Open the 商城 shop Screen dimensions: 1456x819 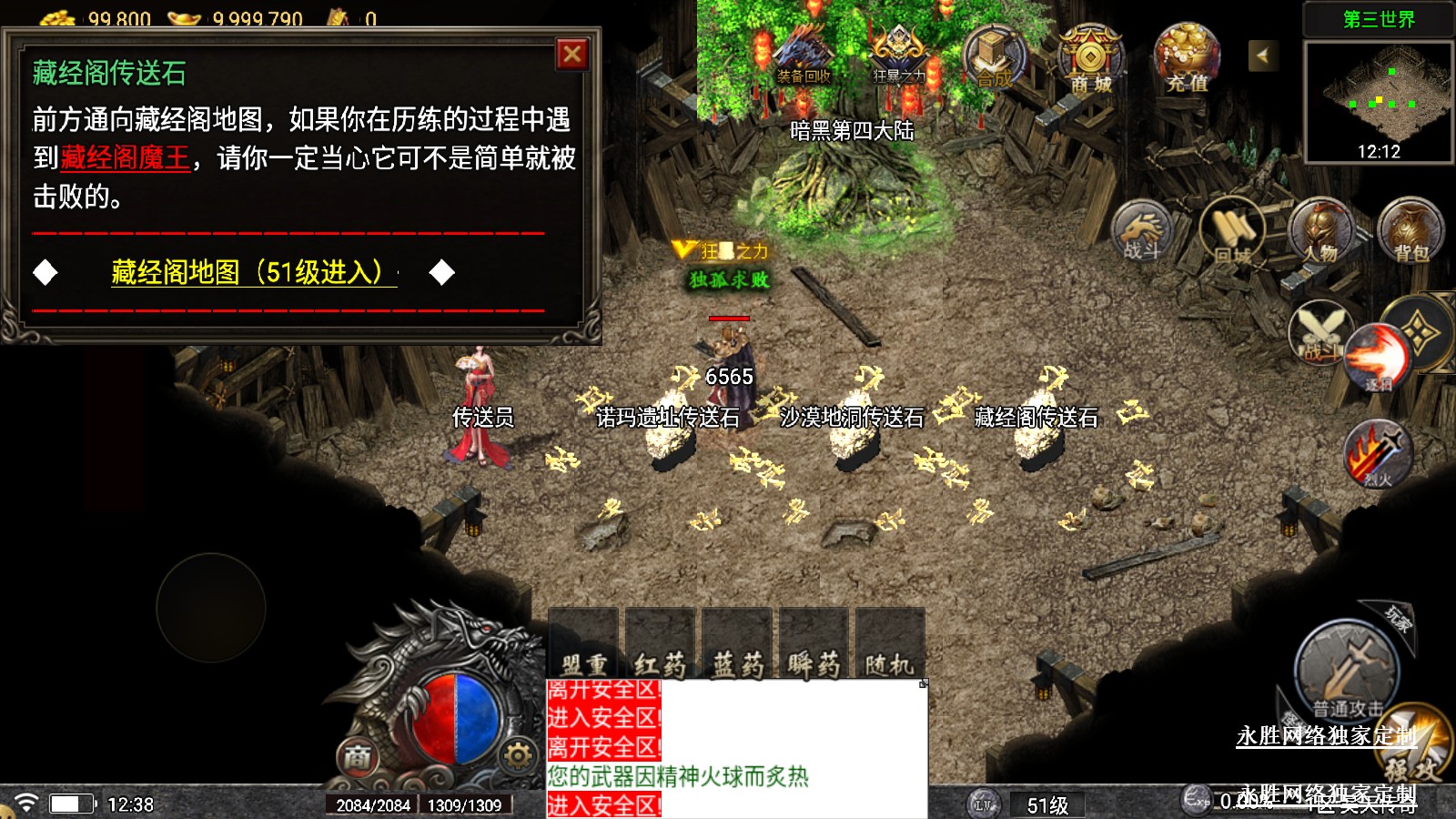point(1090,58)
